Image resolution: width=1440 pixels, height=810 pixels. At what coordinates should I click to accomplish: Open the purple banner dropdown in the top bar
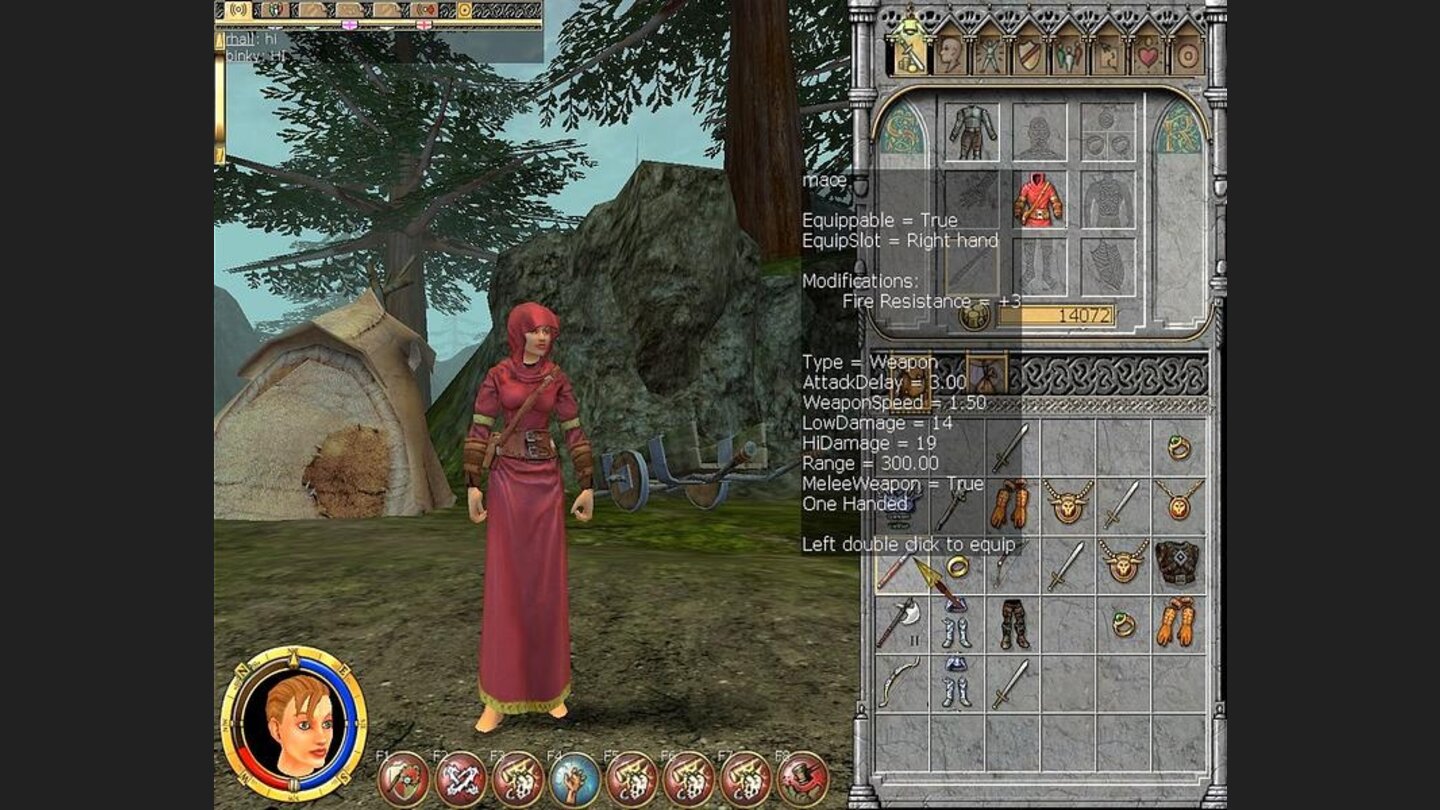tap(349, 25)
